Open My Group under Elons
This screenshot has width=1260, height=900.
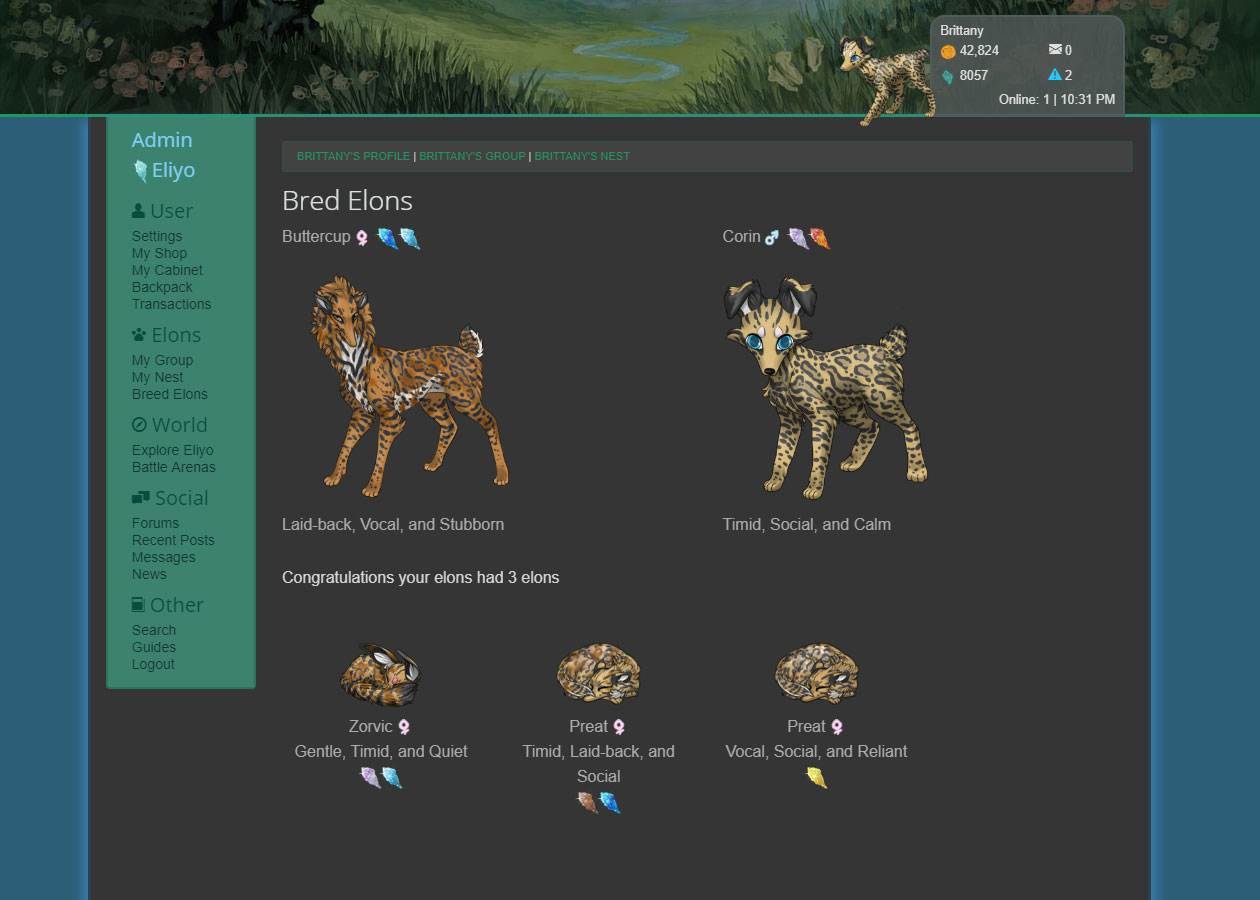click(162, 360)
